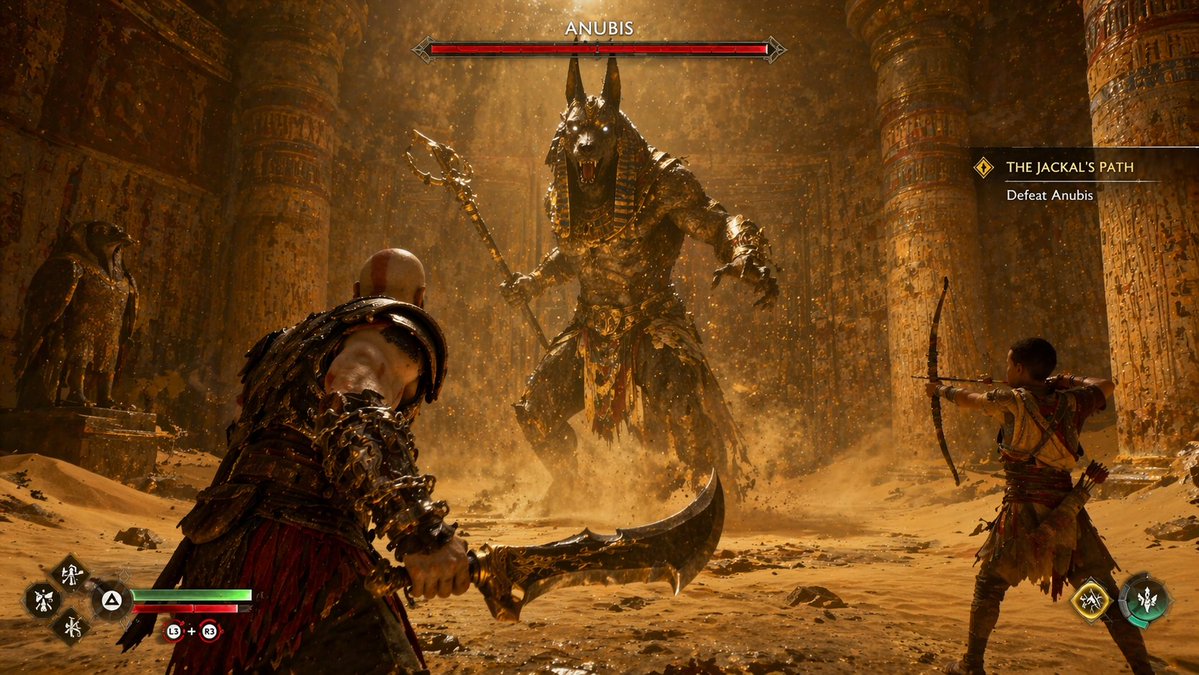Trigger the yellow-bordered companion arrow ability

coord(1090,600)
